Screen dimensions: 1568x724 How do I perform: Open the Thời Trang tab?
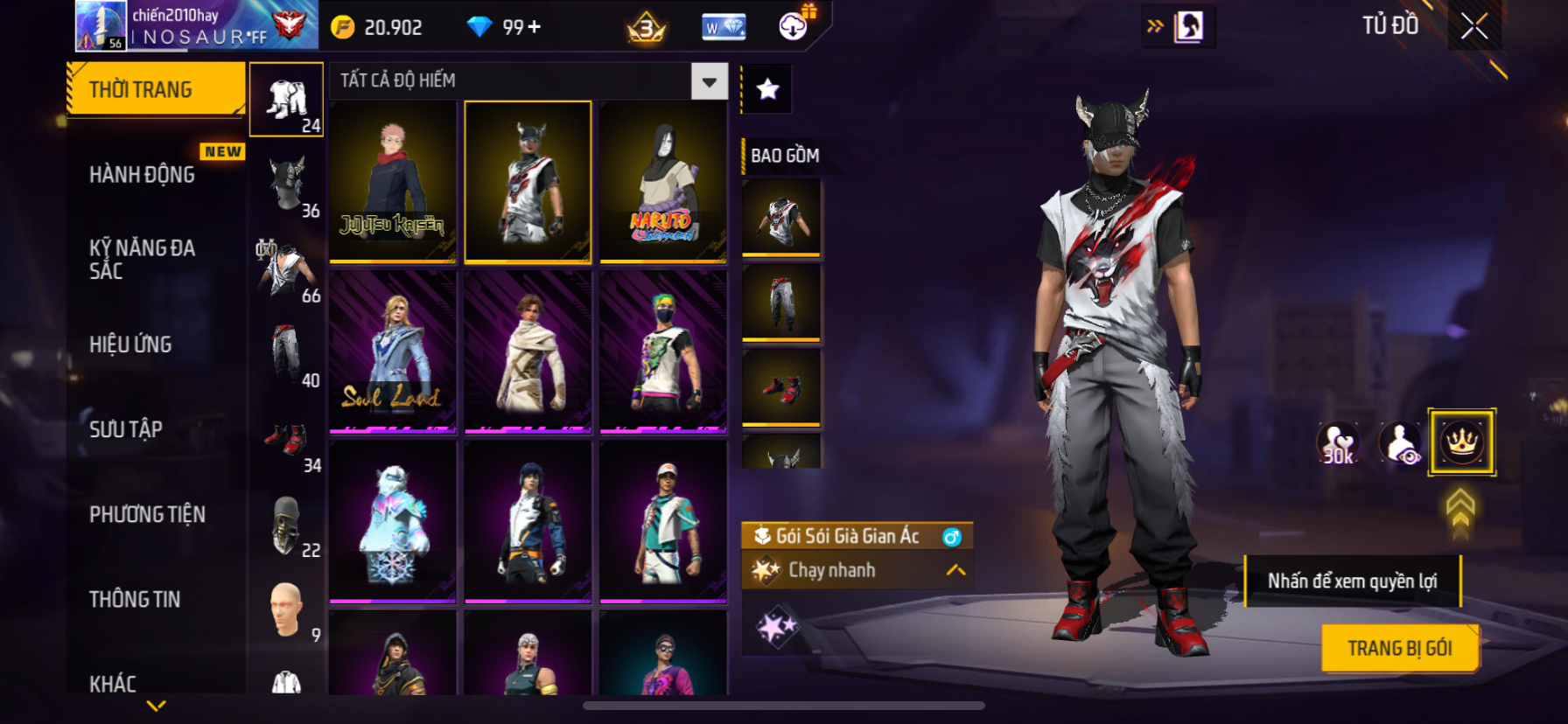155,89
